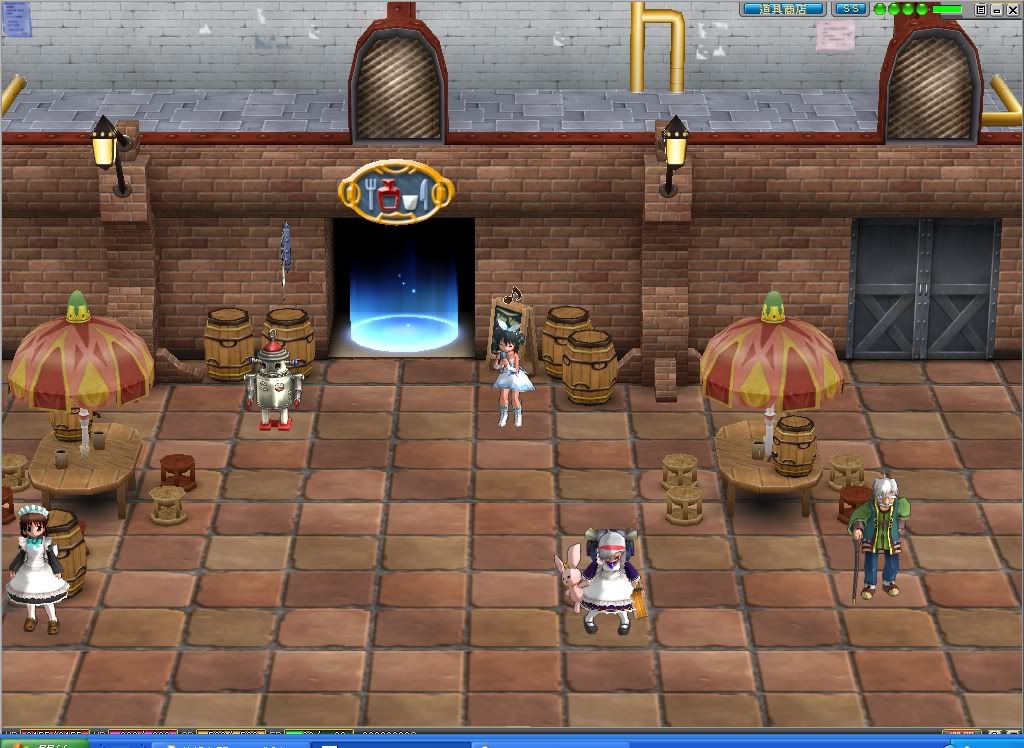Close the game window
Image resolution: width=1024 pixels, height=748 pixels.
coord(1011,9)
